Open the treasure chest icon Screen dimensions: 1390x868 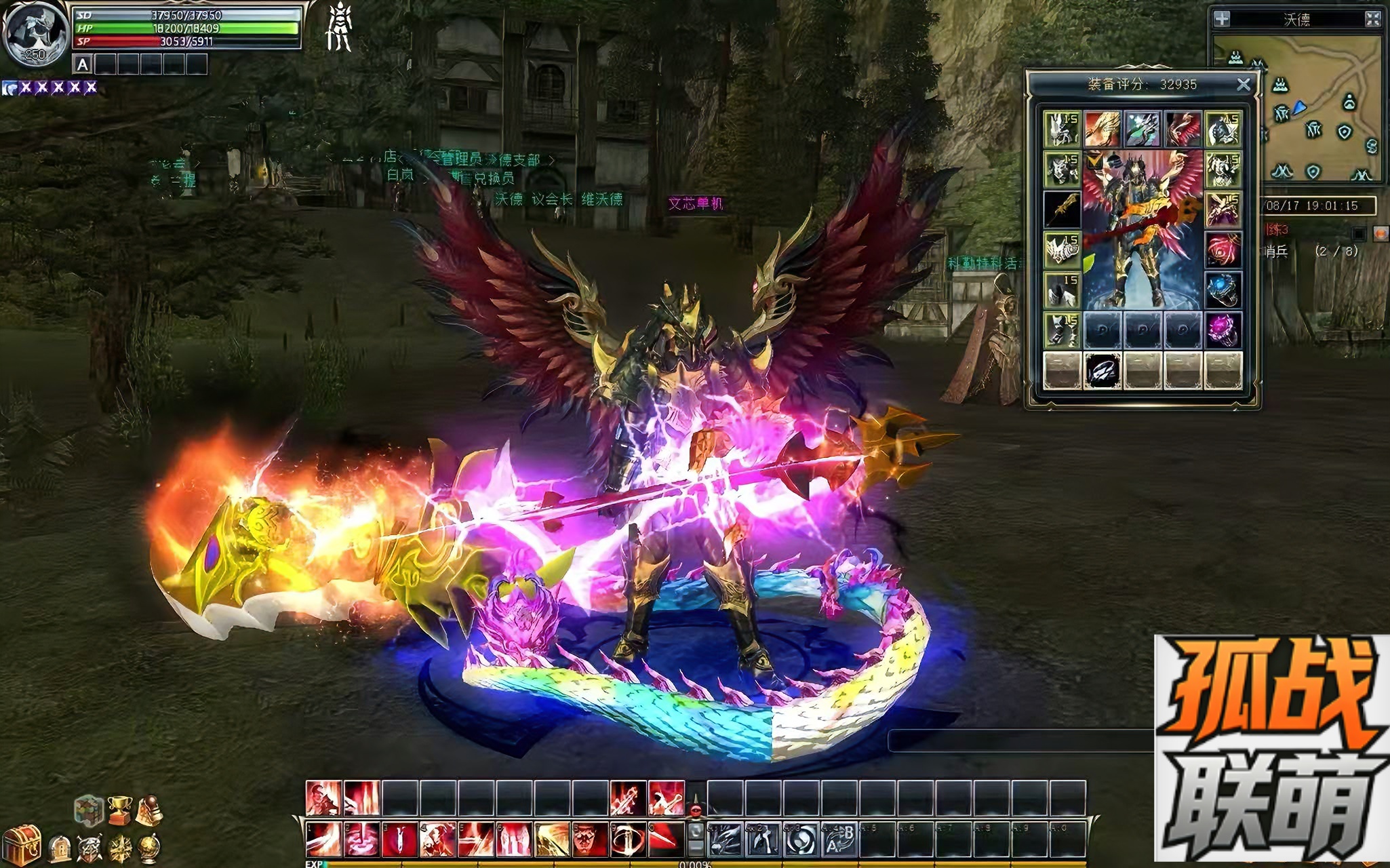(24, 844)
